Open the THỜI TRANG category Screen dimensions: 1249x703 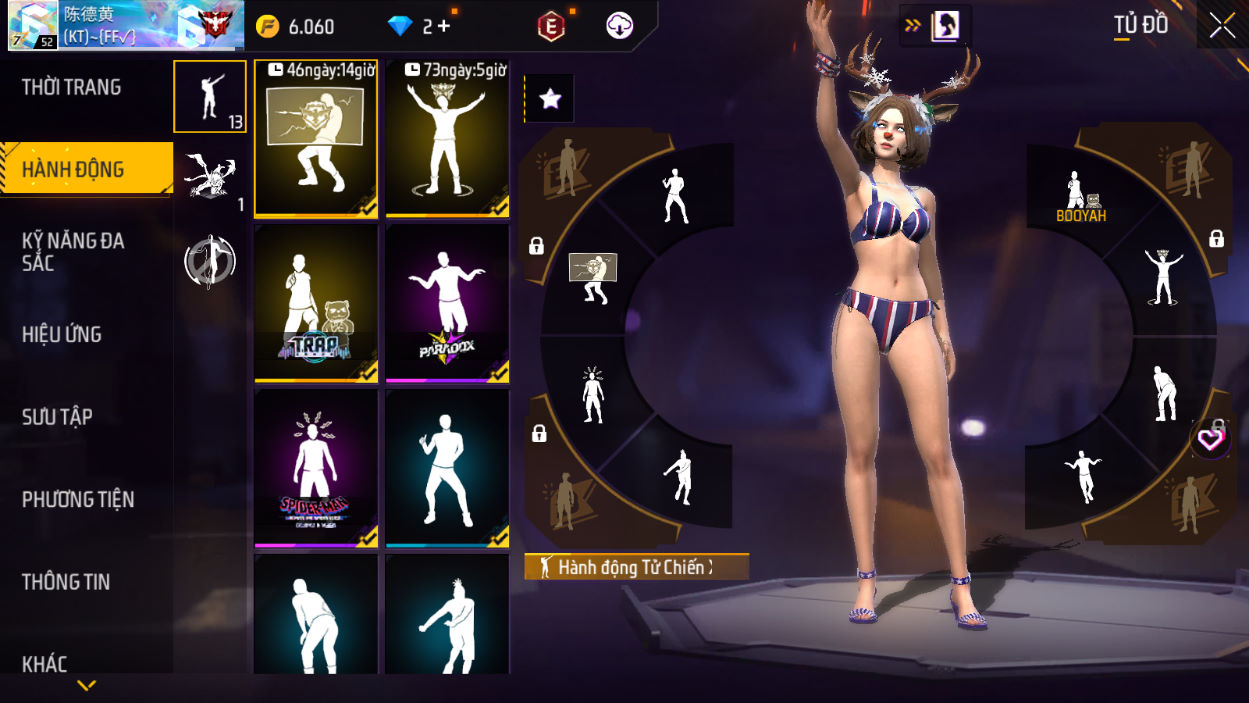(72, 88)
